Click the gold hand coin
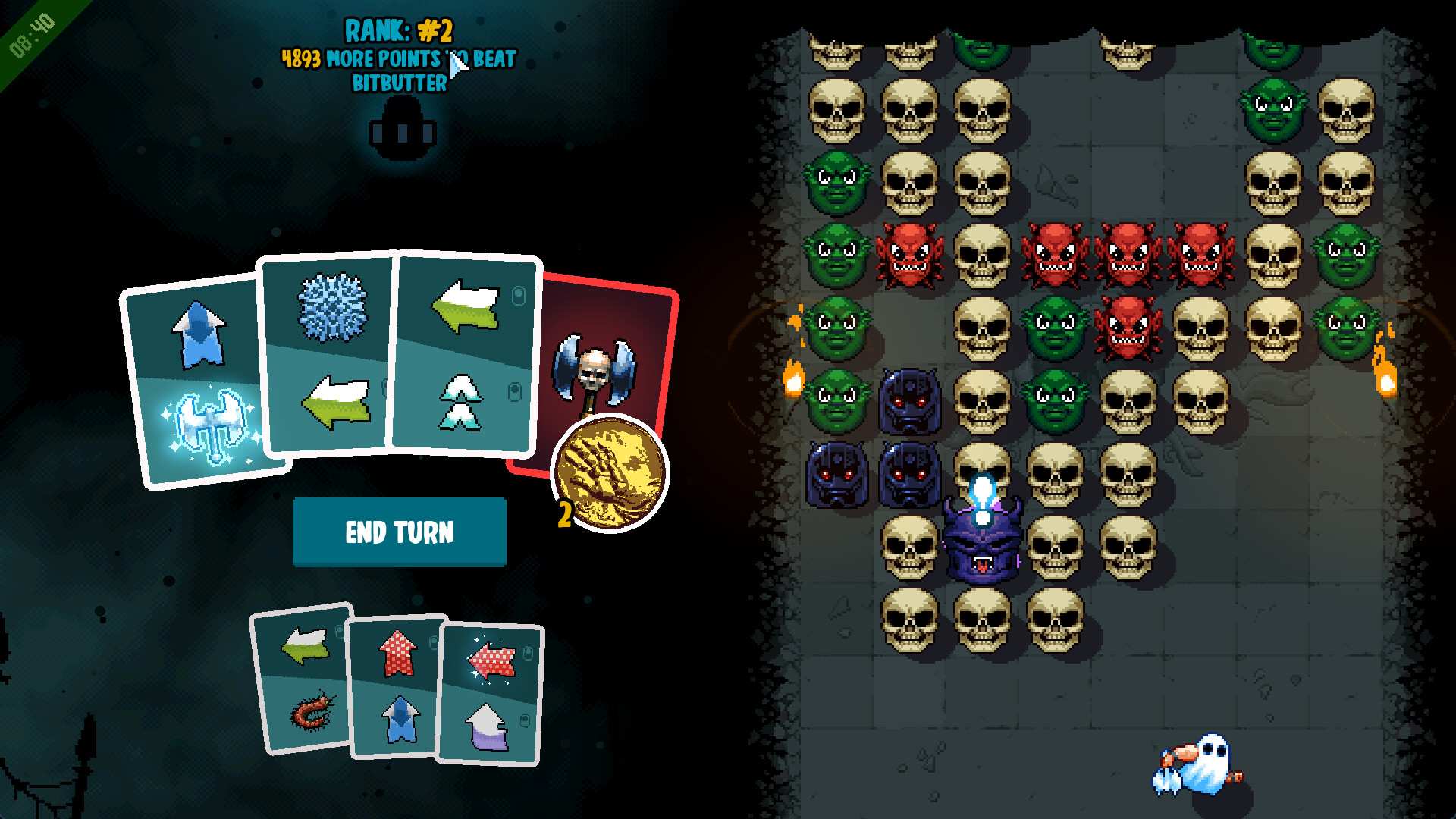This screenshot has height=819, width=1456. [x=610, y=472]
